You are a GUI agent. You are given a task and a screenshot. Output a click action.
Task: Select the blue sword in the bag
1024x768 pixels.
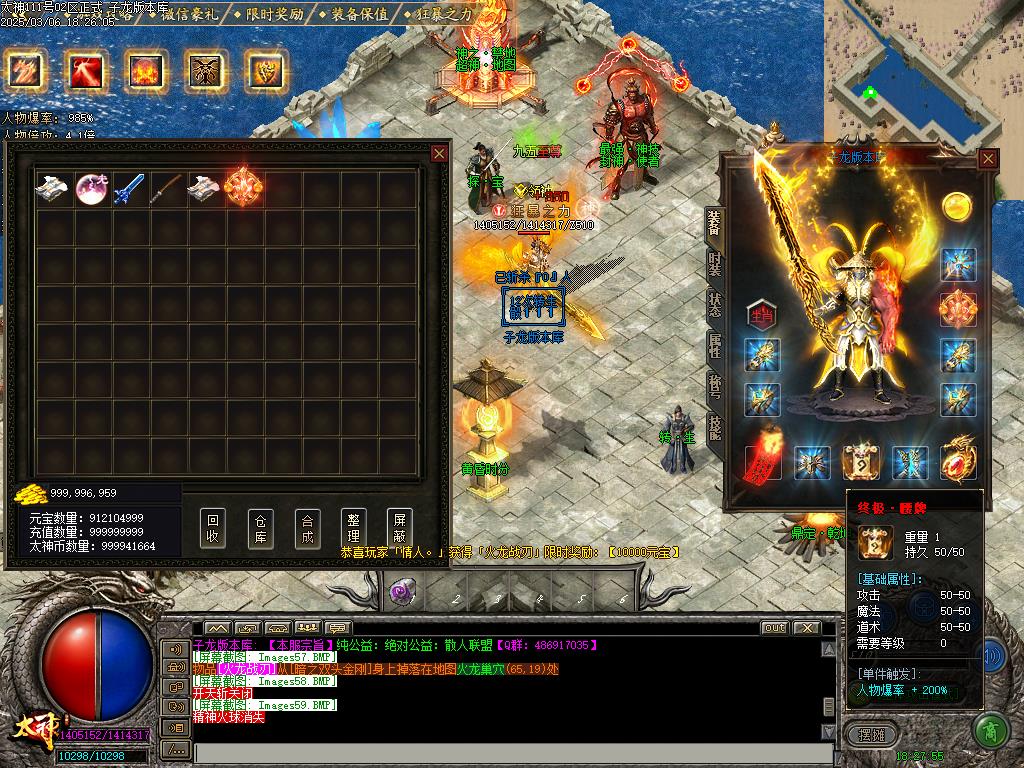tap(130, 188)
